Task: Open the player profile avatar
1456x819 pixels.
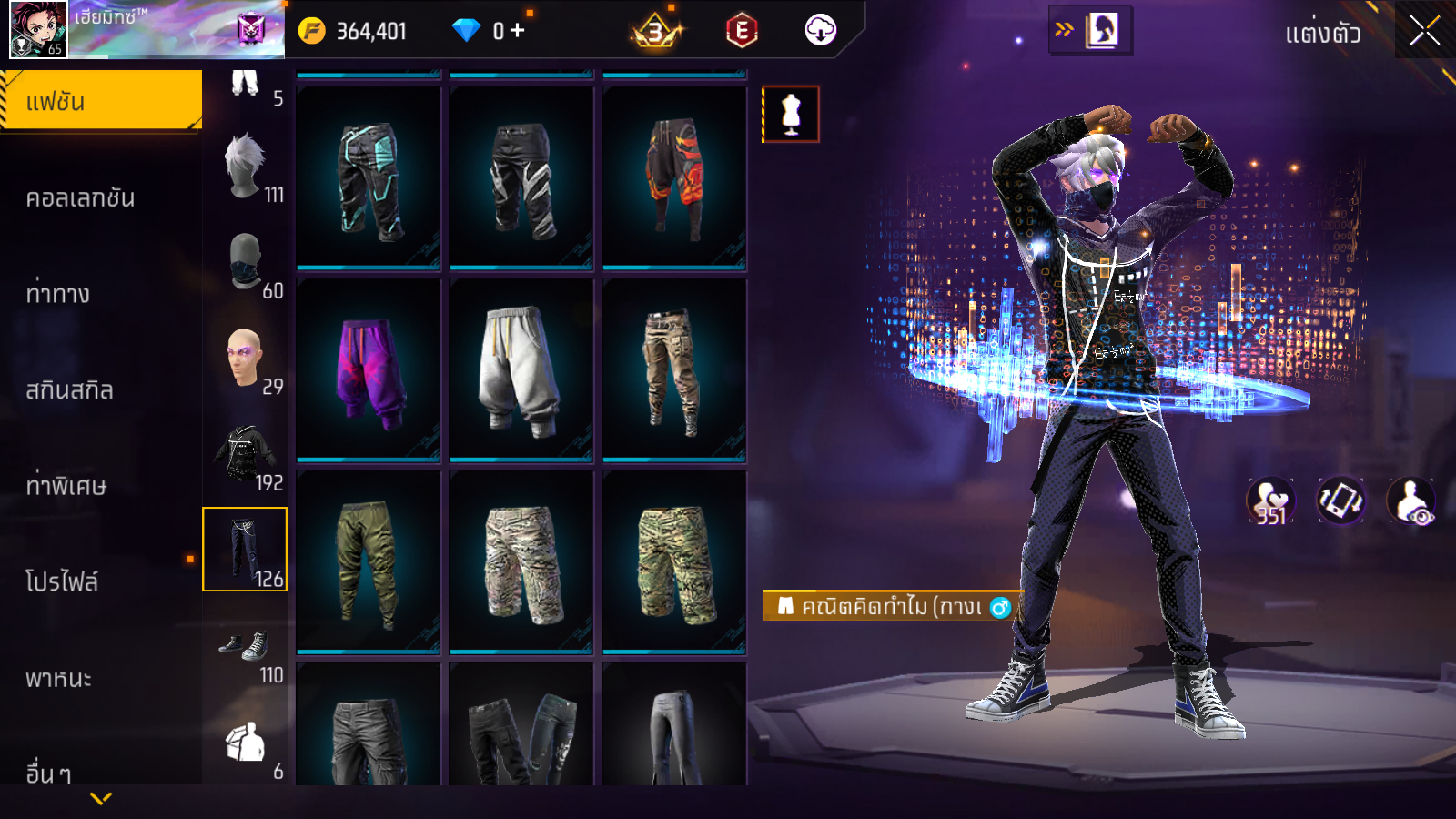Action: pos(38,29)
